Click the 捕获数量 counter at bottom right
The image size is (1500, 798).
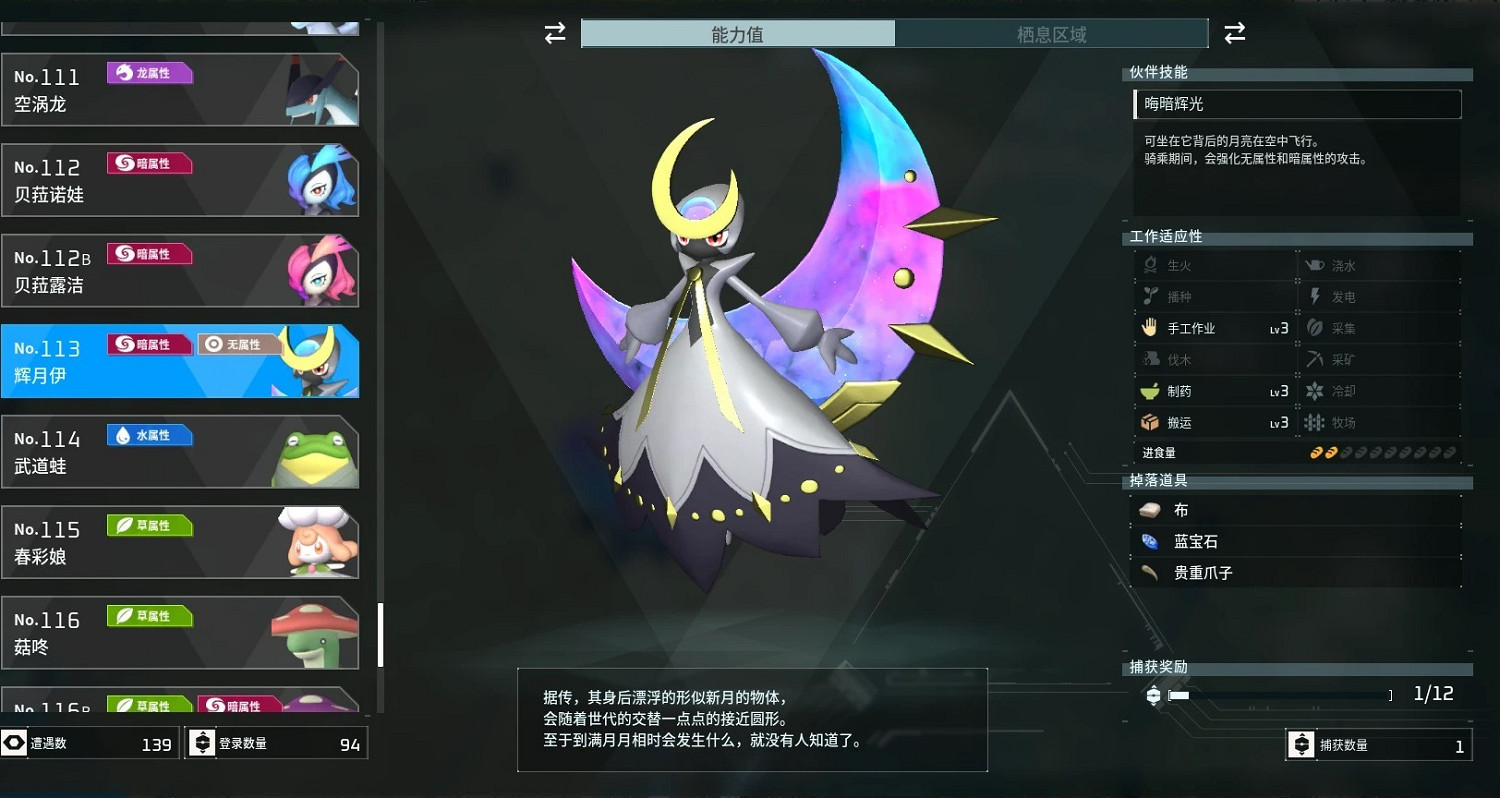click(x=1378, y=744)
